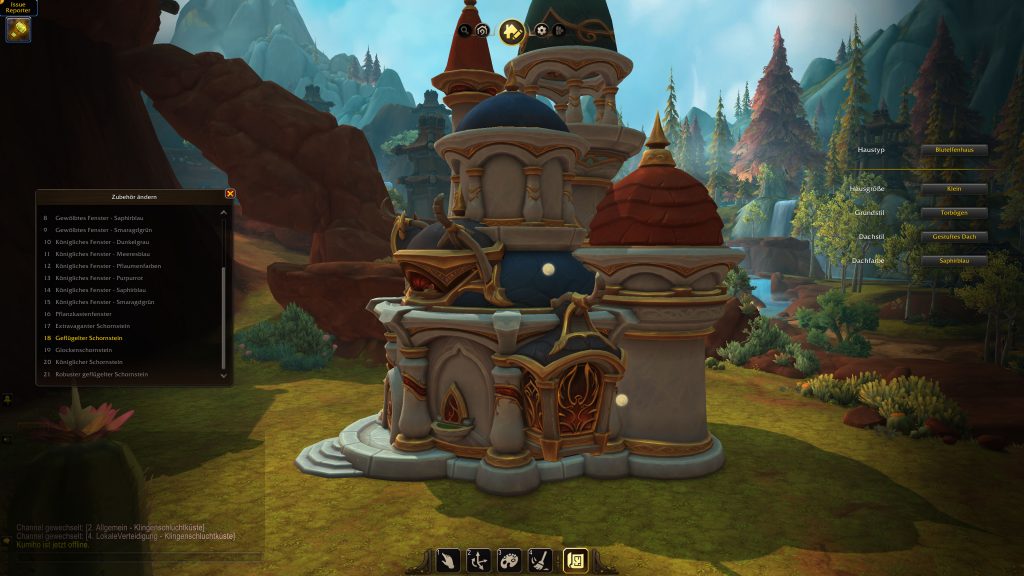
Task: Change Hausgröße from Klein
Action: (x=953, y=189)
